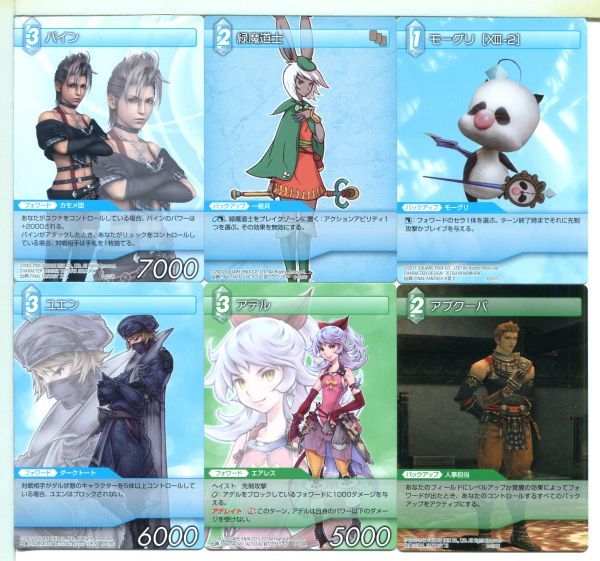Pick the armored man backup card, cost 2
The height and width of the screenshot is (561, 600).
click(491, 418)
